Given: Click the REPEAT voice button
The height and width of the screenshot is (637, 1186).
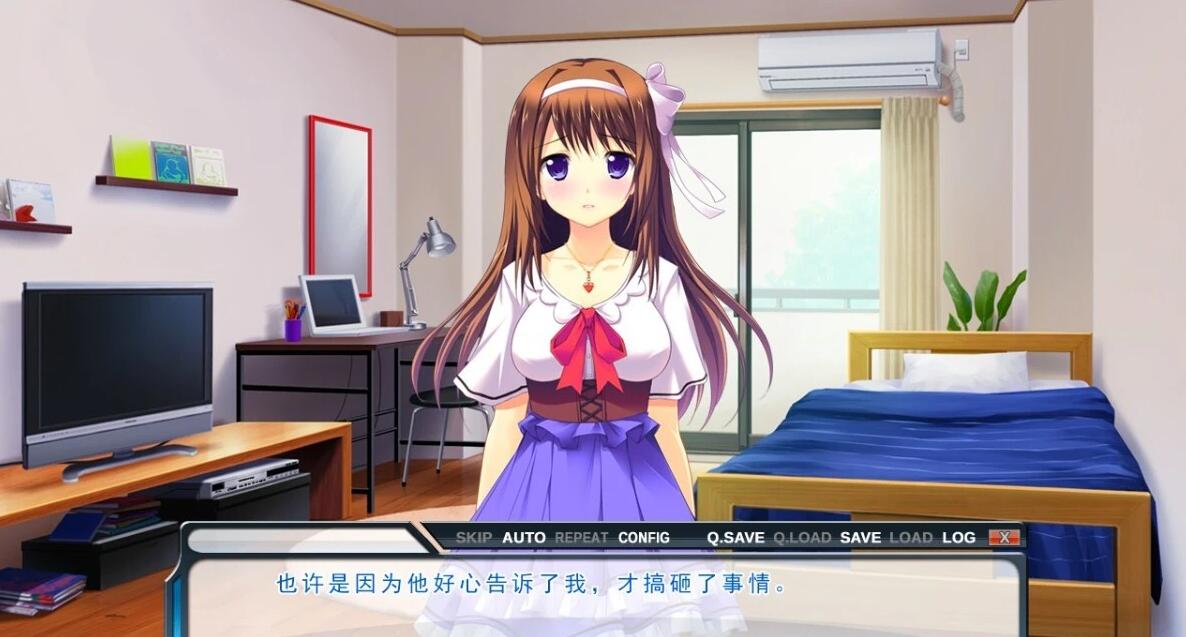Looking at the screenshot, I should tap(582, 538).
